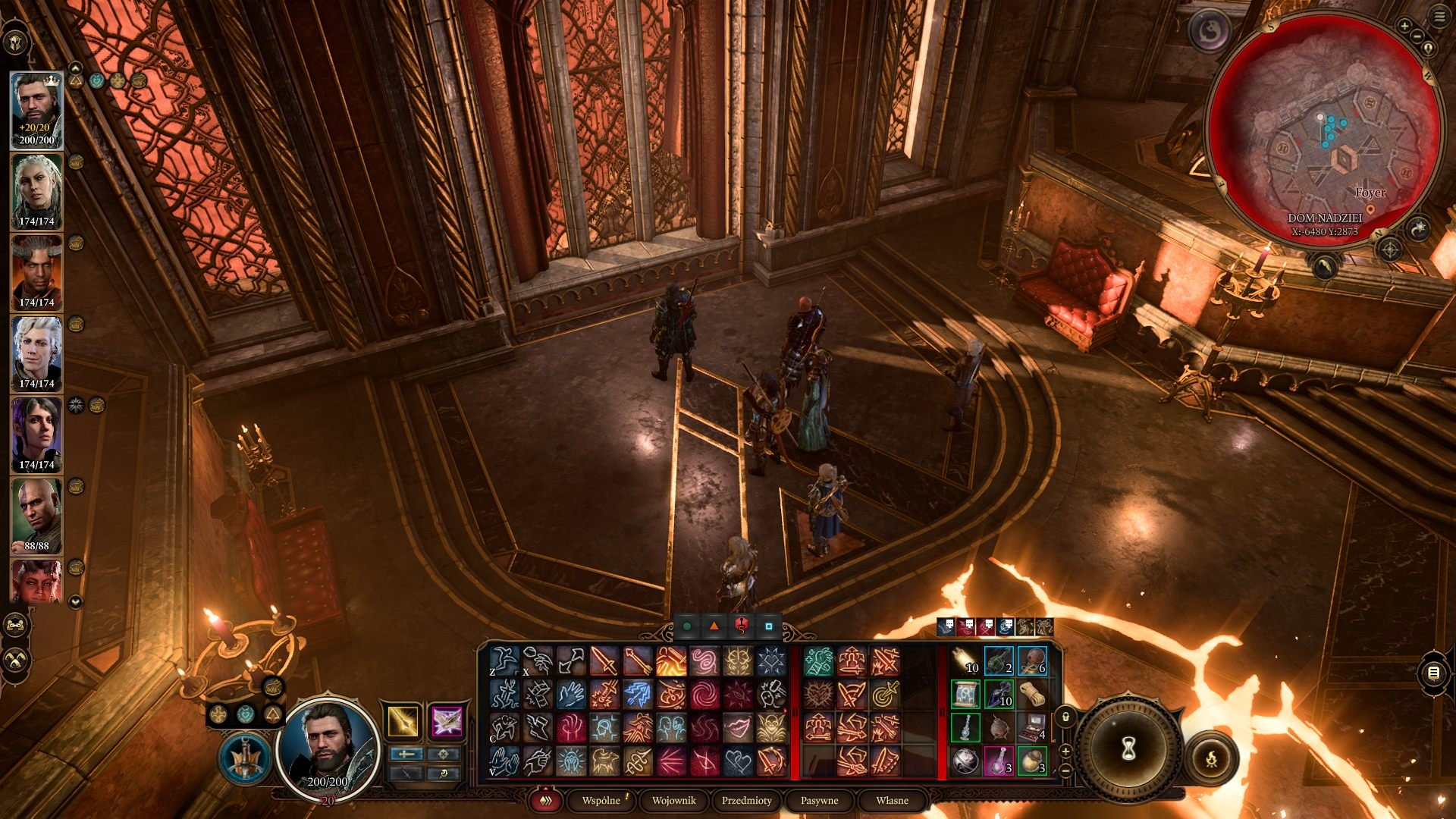Open the Wojownik hotbar tab
1456x819 pixels.
point(673,800)
